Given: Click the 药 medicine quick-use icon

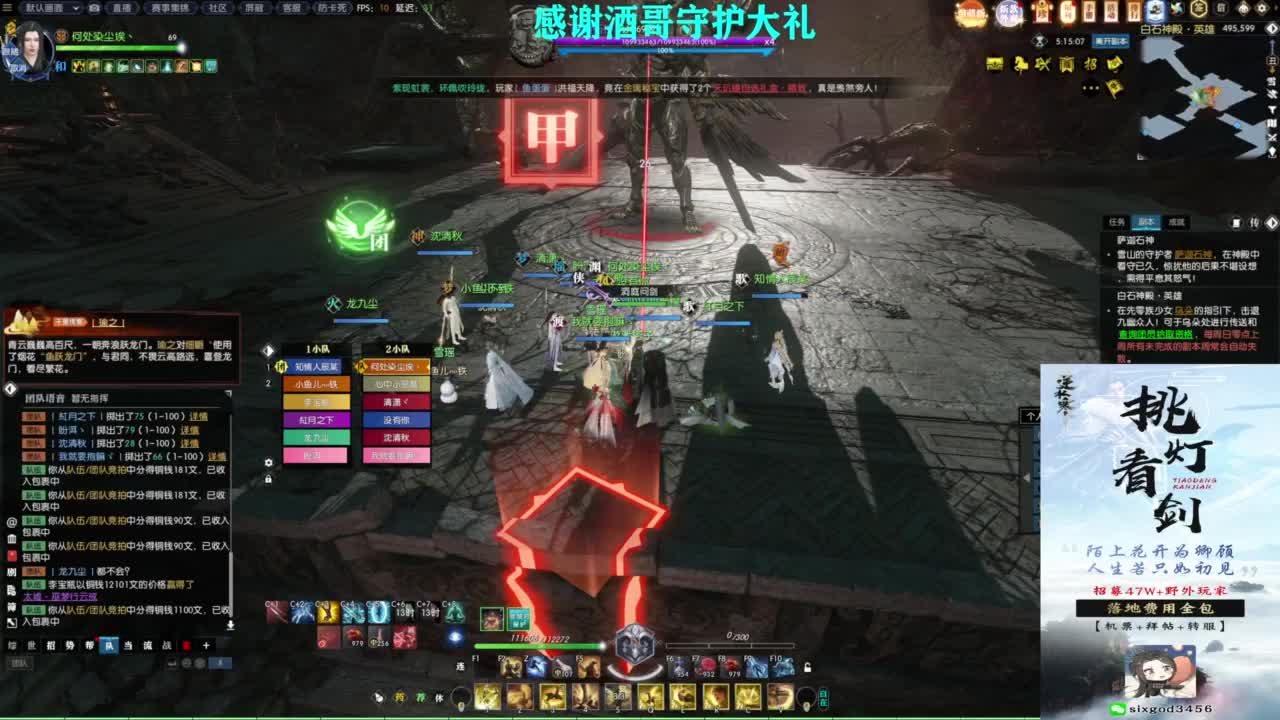Looking at the screenshot, I should pos(400,696).
